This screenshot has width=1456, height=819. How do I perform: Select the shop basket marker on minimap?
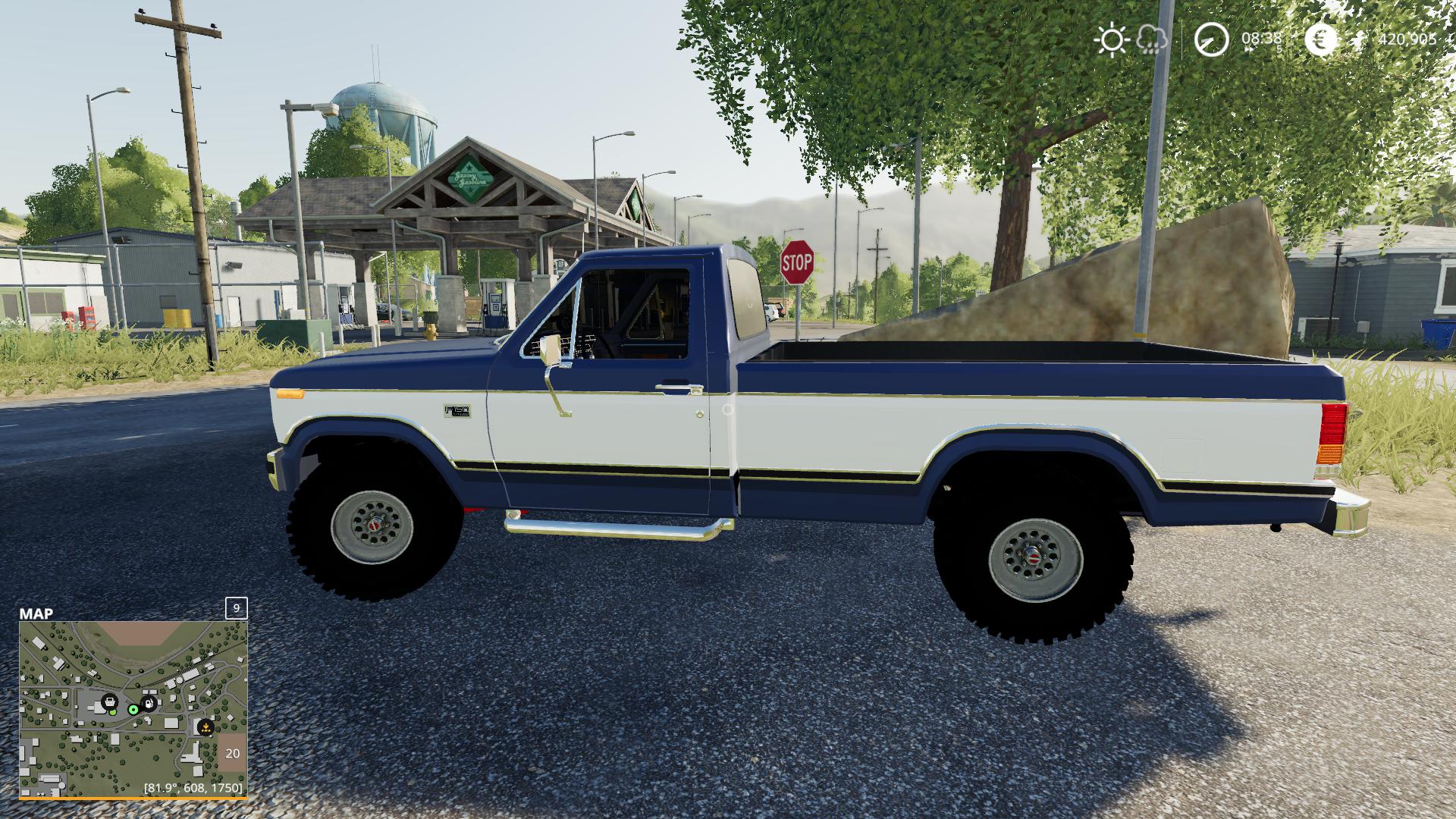tap(110, 702)
